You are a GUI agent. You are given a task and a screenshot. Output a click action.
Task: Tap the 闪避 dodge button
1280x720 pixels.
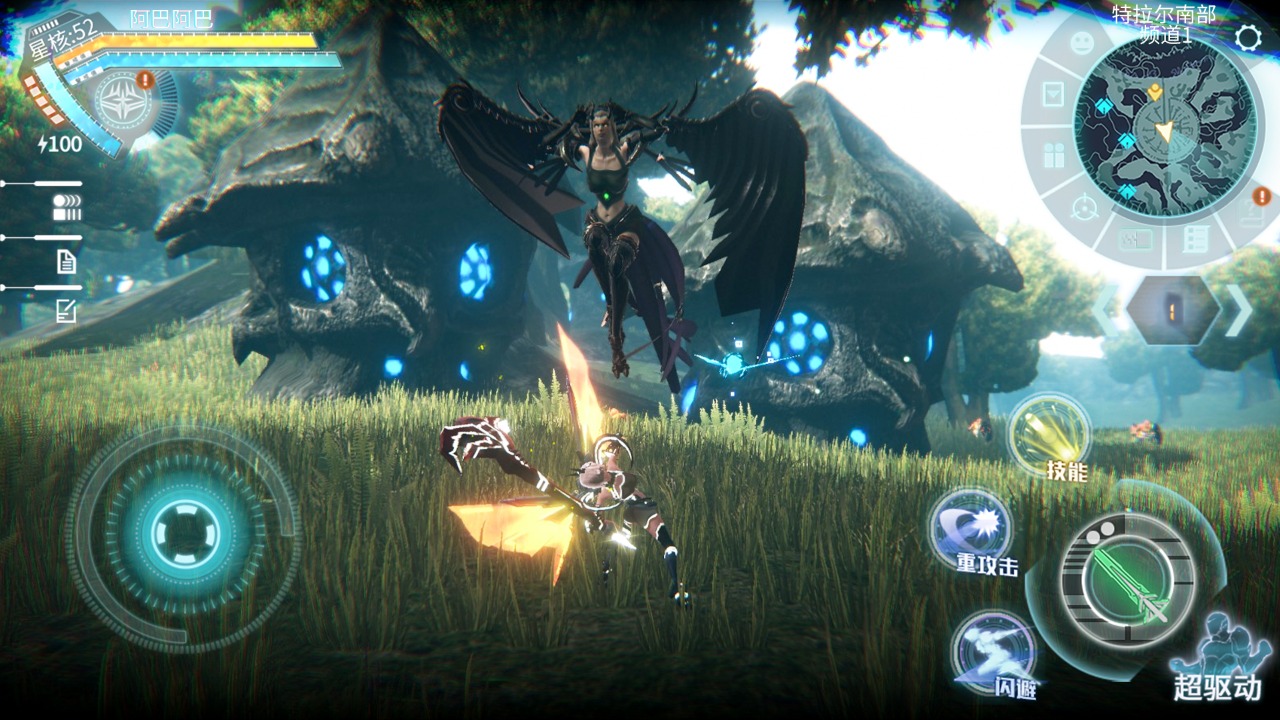(993, 651)
